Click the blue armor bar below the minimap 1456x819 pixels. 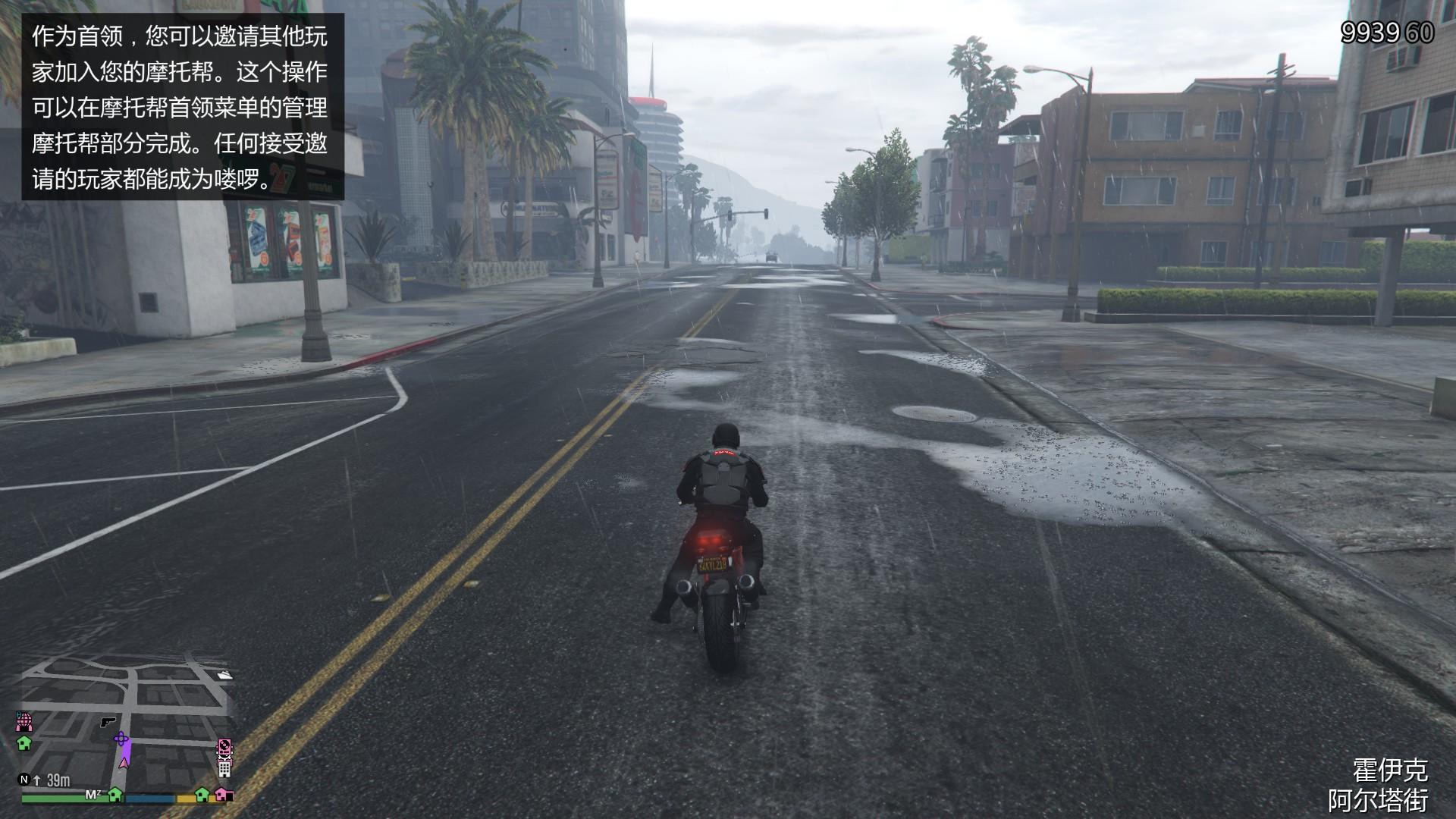click(149, 799)
